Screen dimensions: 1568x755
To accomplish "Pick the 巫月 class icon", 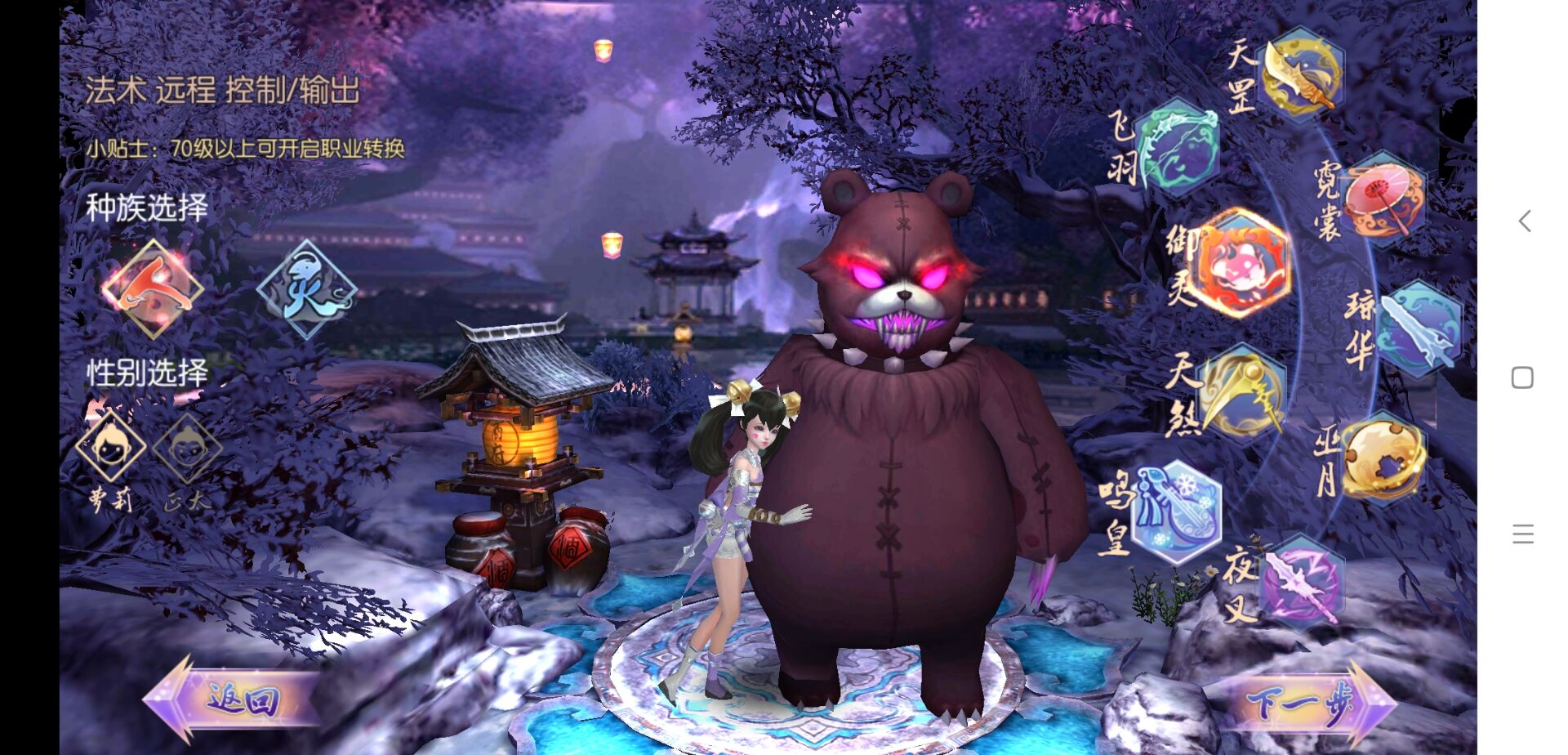I will (x=1384, y=458).
